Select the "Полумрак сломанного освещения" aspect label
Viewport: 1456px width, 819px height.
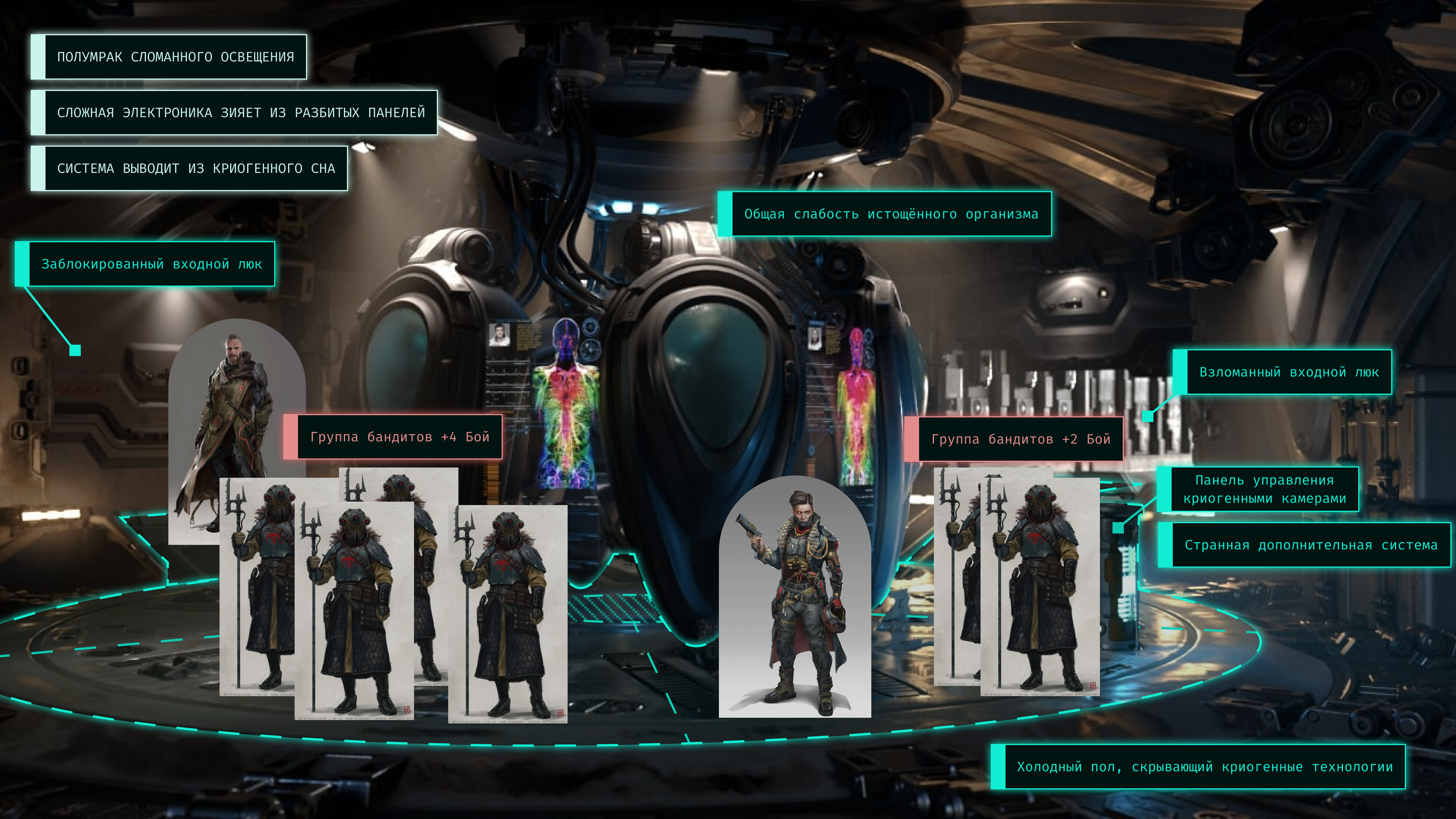[x=175, y=57]
